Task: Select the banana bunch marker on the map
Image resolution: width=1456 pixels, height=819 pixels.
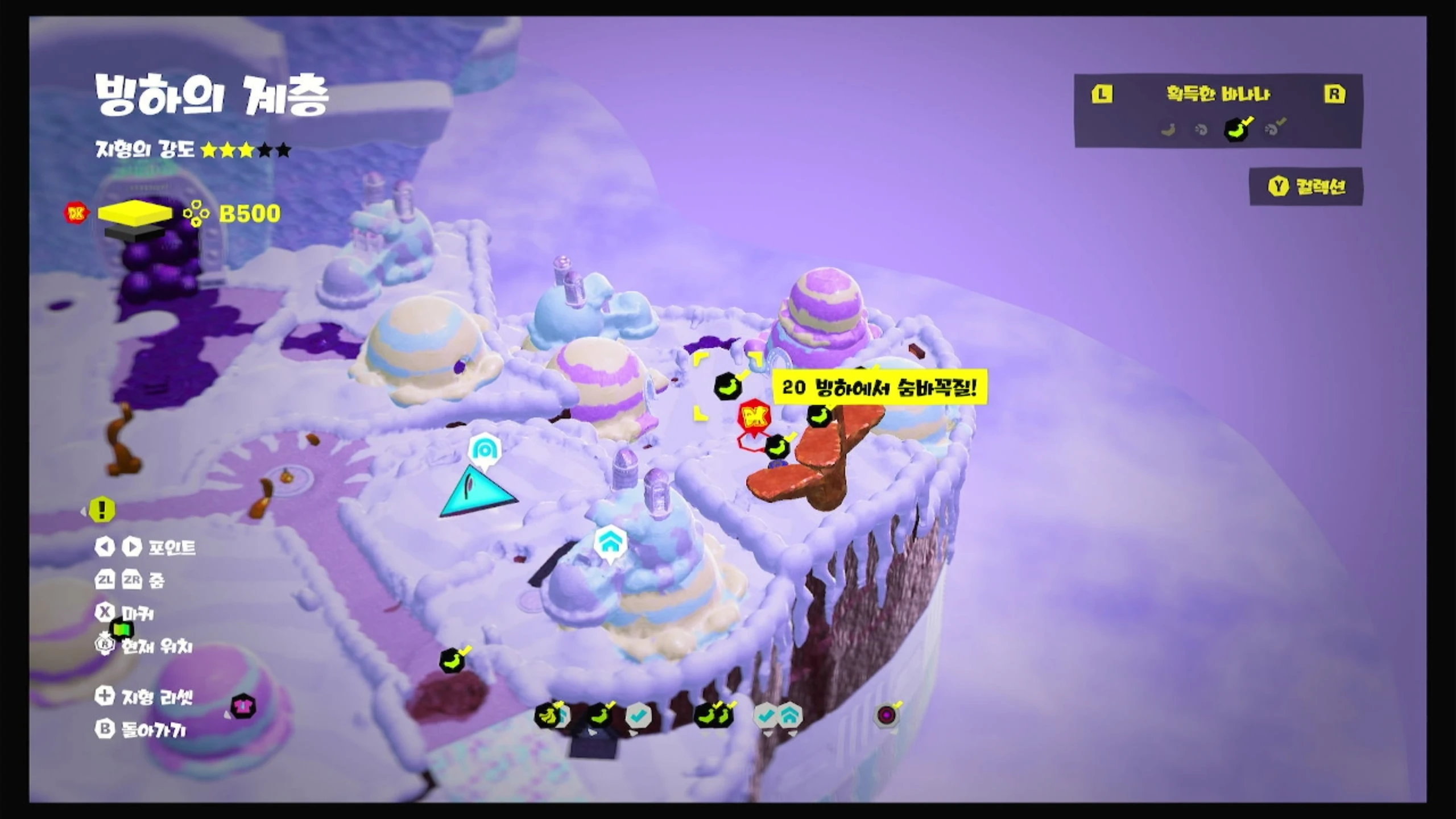Action: (548, 715)
